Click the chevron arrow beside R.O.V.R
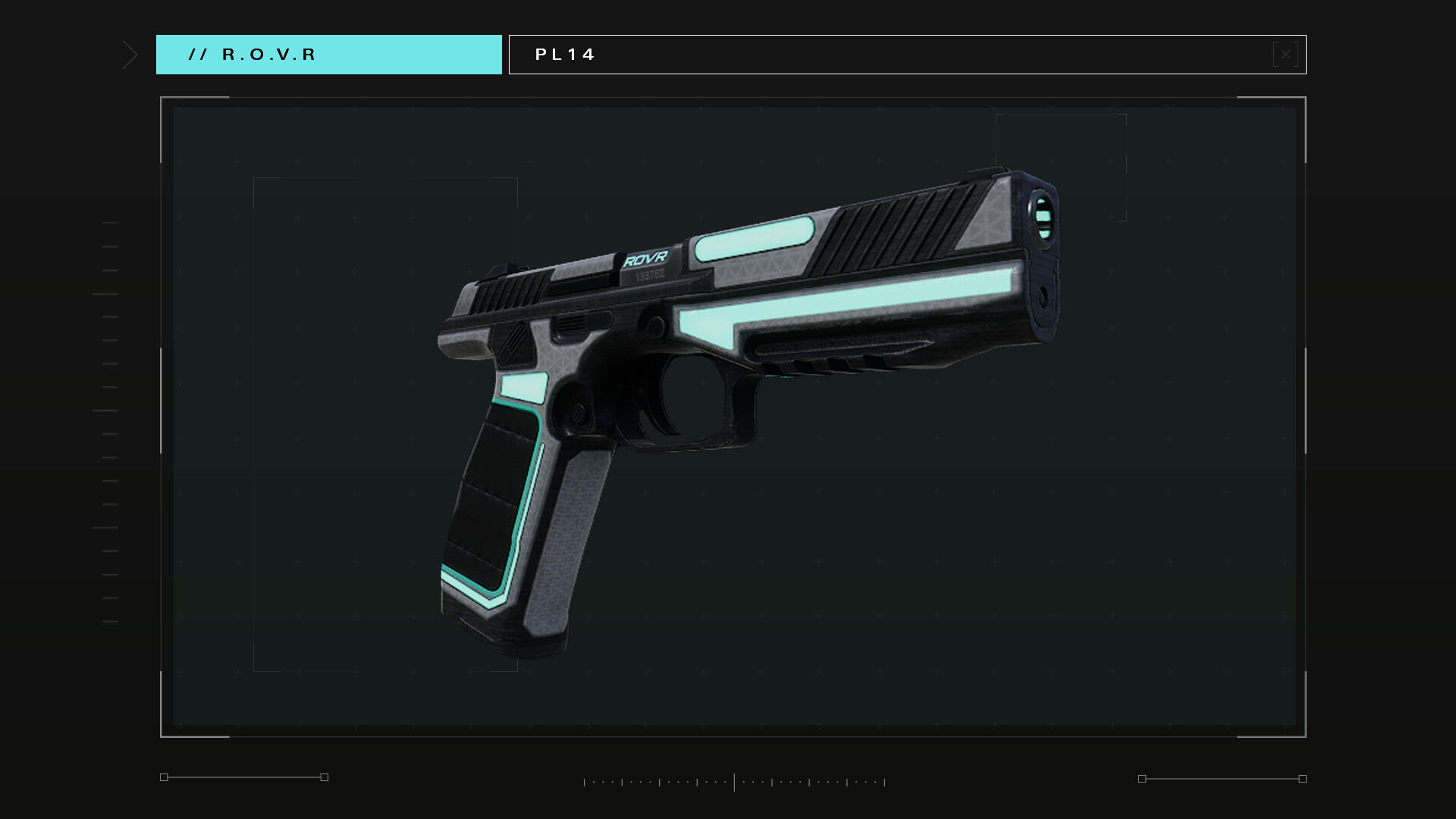Image resolution: width=1456 pixels, height=819 pixels. [x=130, y=55]
